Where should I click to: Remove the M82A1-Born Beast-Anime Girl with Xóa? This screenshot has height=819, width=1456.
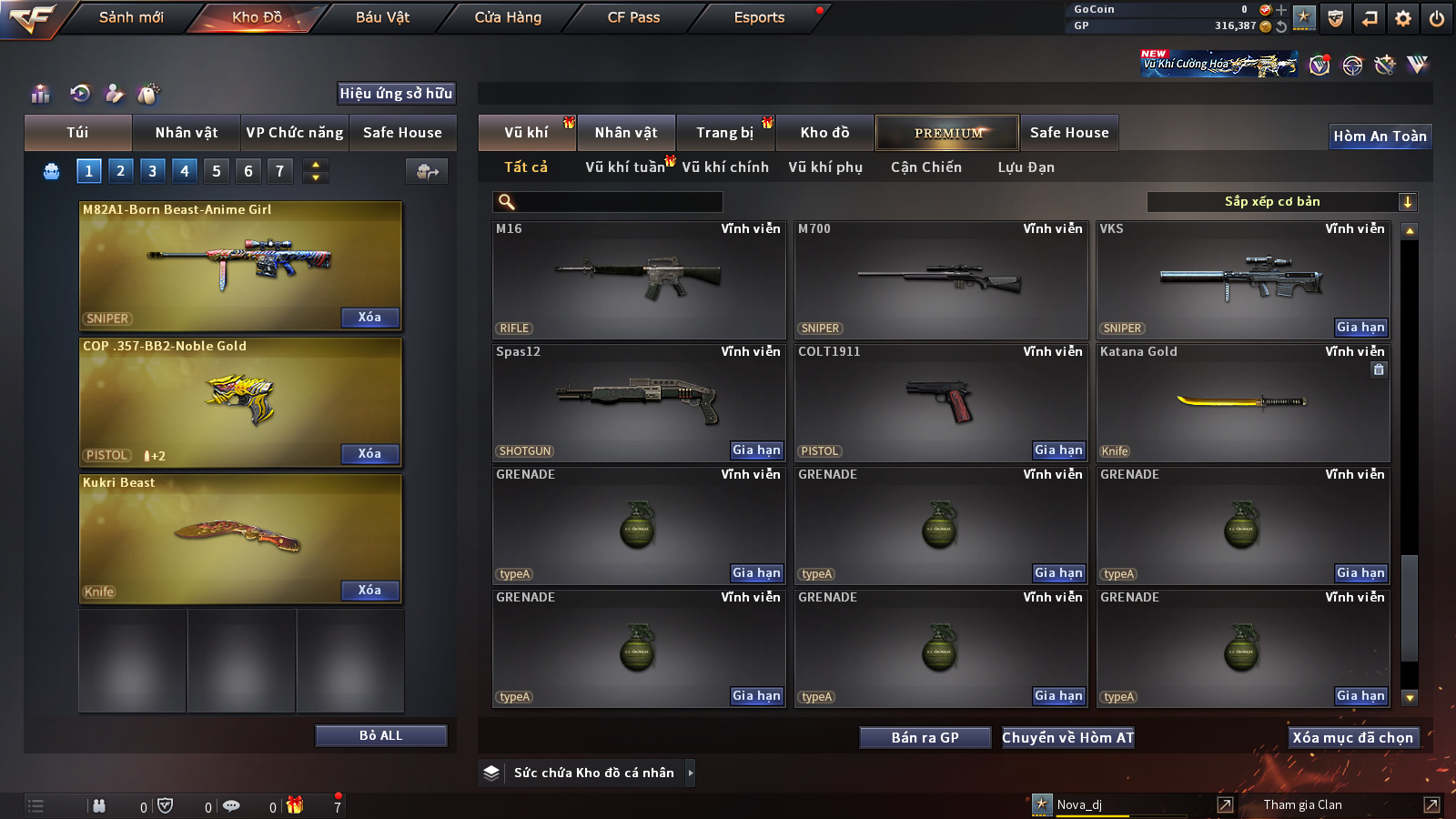pos(369,317)
